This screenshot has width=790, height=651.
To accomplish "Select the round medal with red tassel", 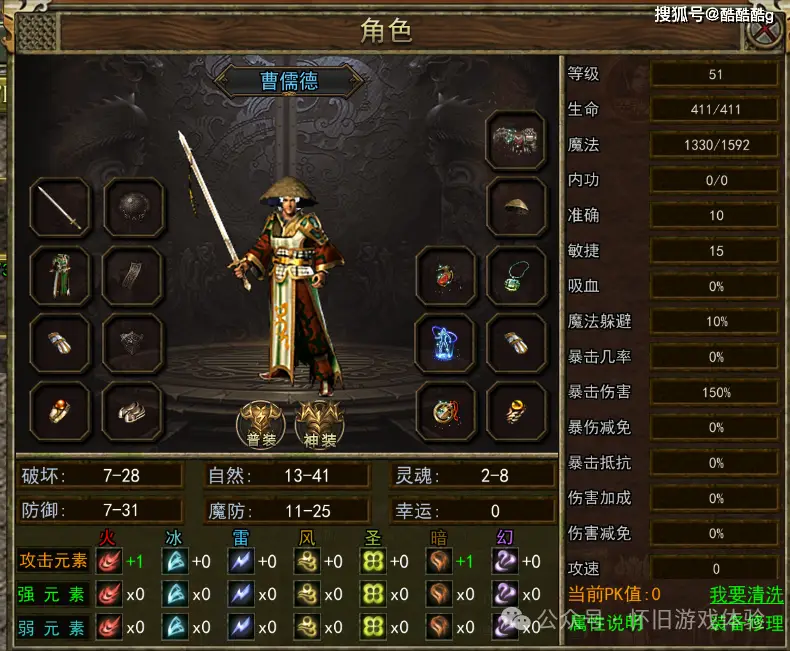I will pyautogui.click(x=445, y=410).
